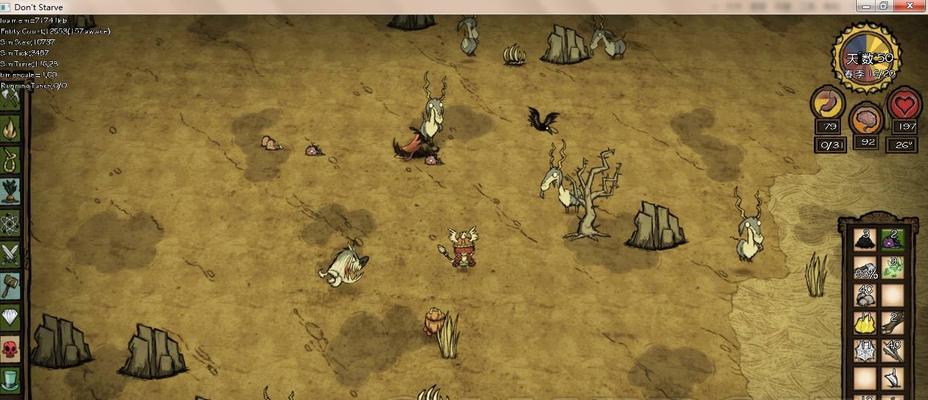Open the crossed-swords Fight crafting tab

[11, 253]
